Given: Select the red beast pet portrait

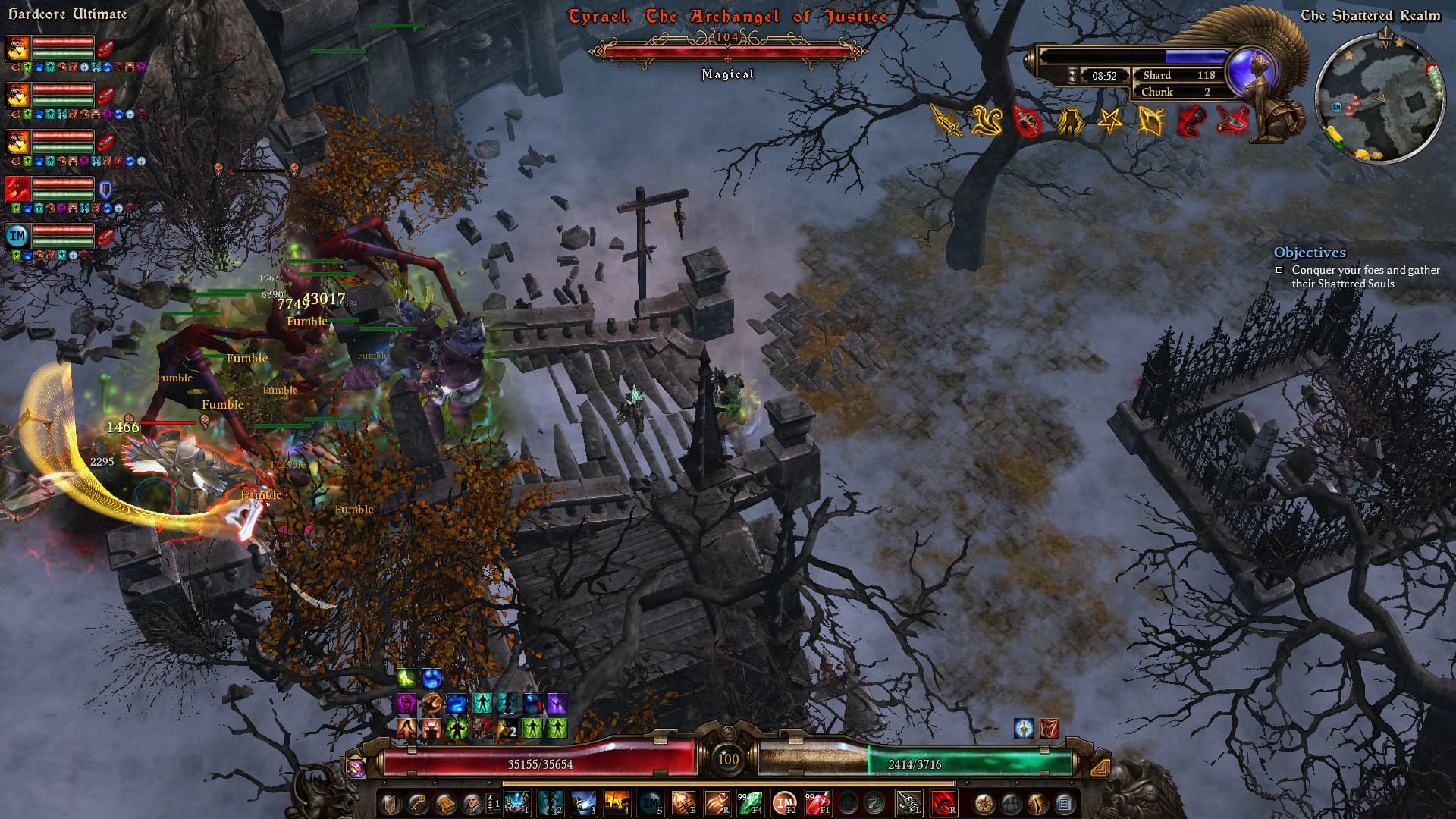Looking at the screenshot, I should [17, 189].
